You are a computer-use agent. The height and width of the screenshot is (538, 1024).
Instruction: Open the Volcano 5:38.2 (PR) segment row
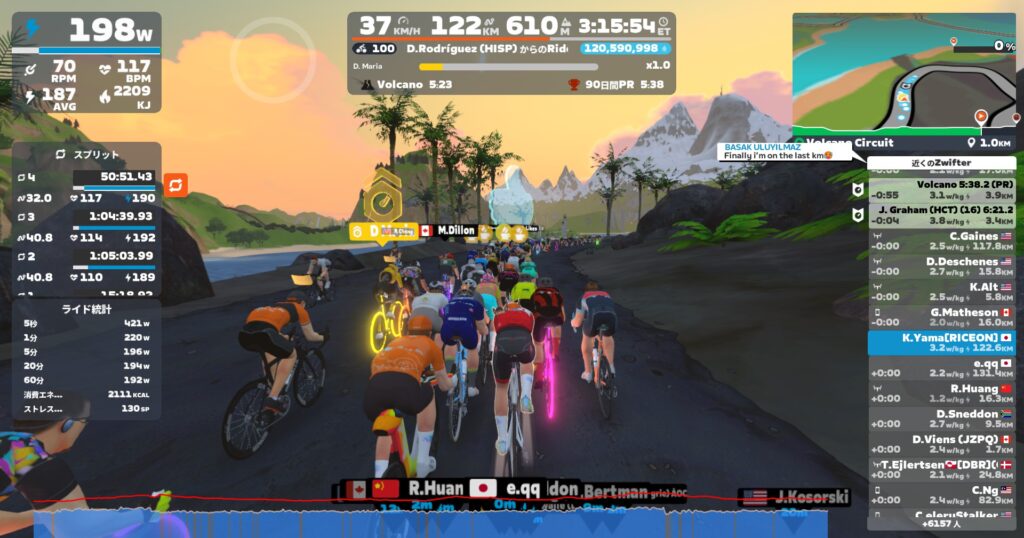940,188
